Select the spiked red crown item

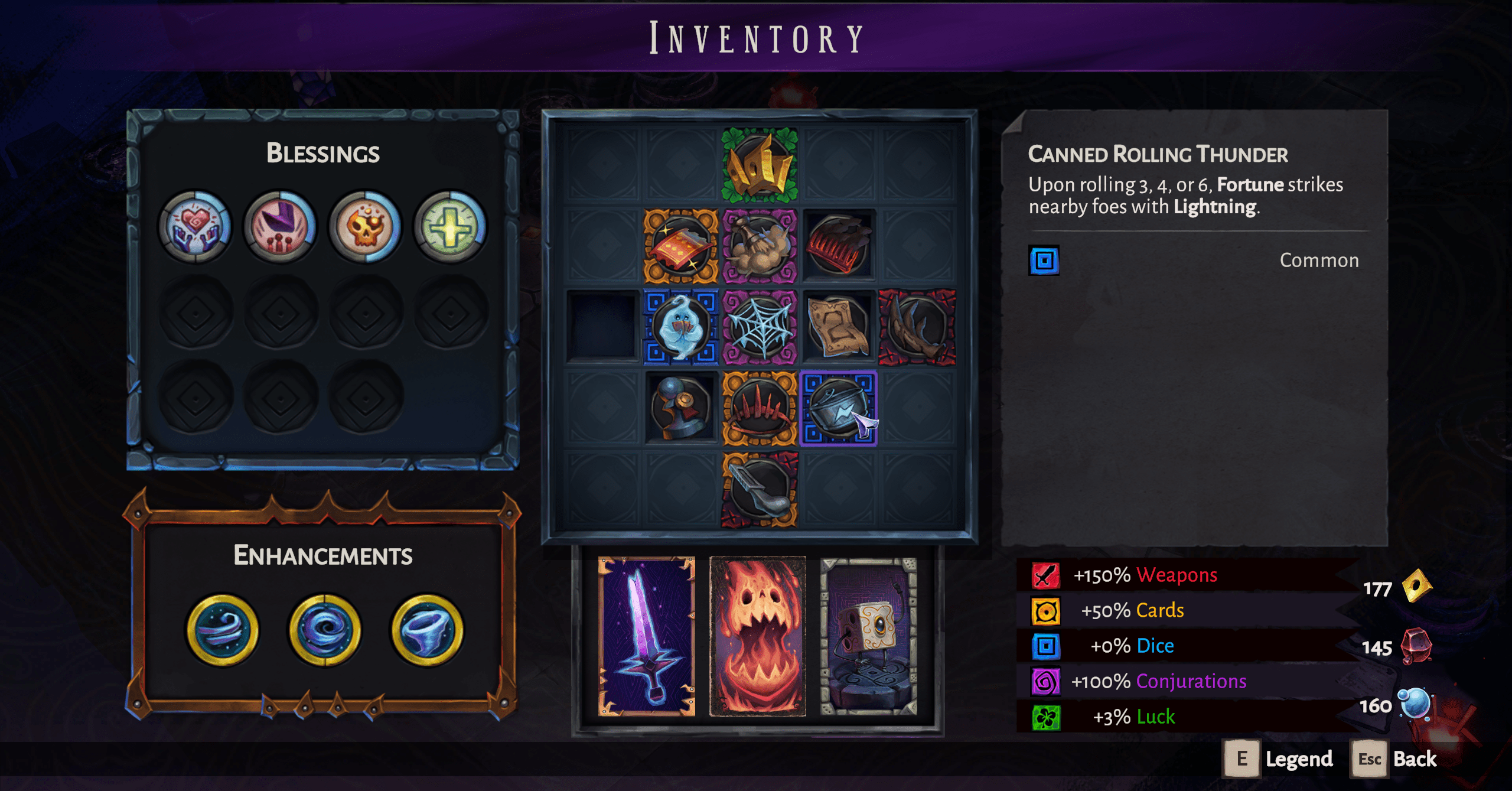click(x=760, y=408)
